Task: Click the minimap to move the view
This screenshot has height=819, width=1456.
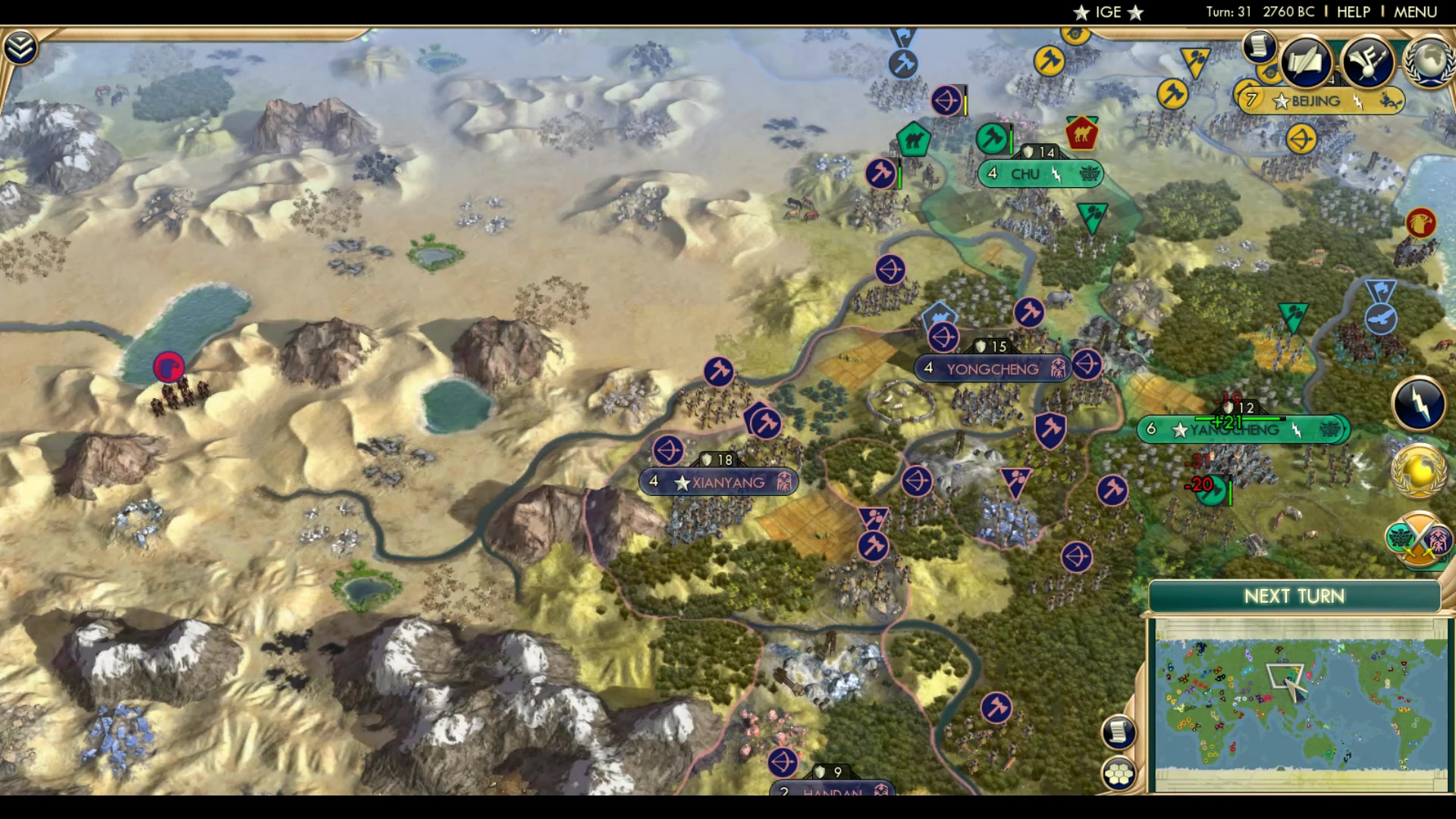Action: click(1289, 705)
